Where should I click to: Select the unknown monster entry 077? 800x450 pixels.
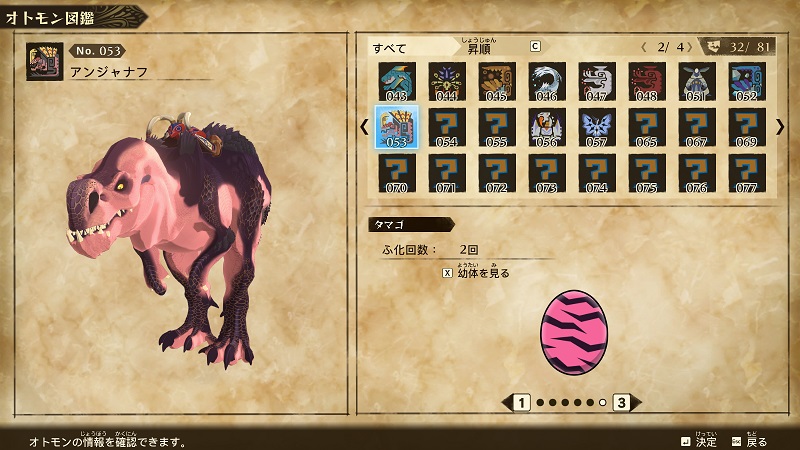coord(746,172)
